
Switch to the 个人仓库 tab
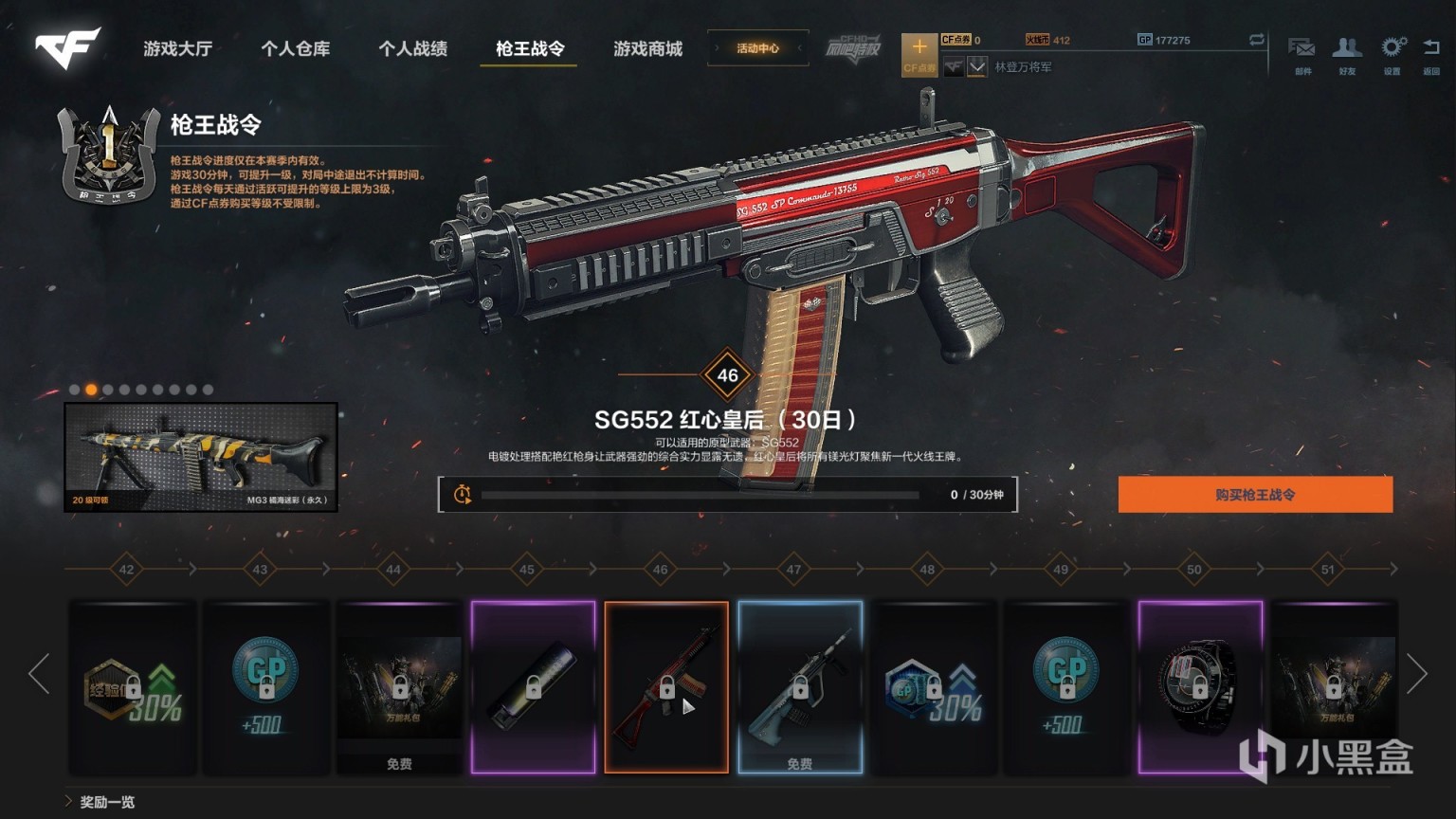click(x=295, y=48)
